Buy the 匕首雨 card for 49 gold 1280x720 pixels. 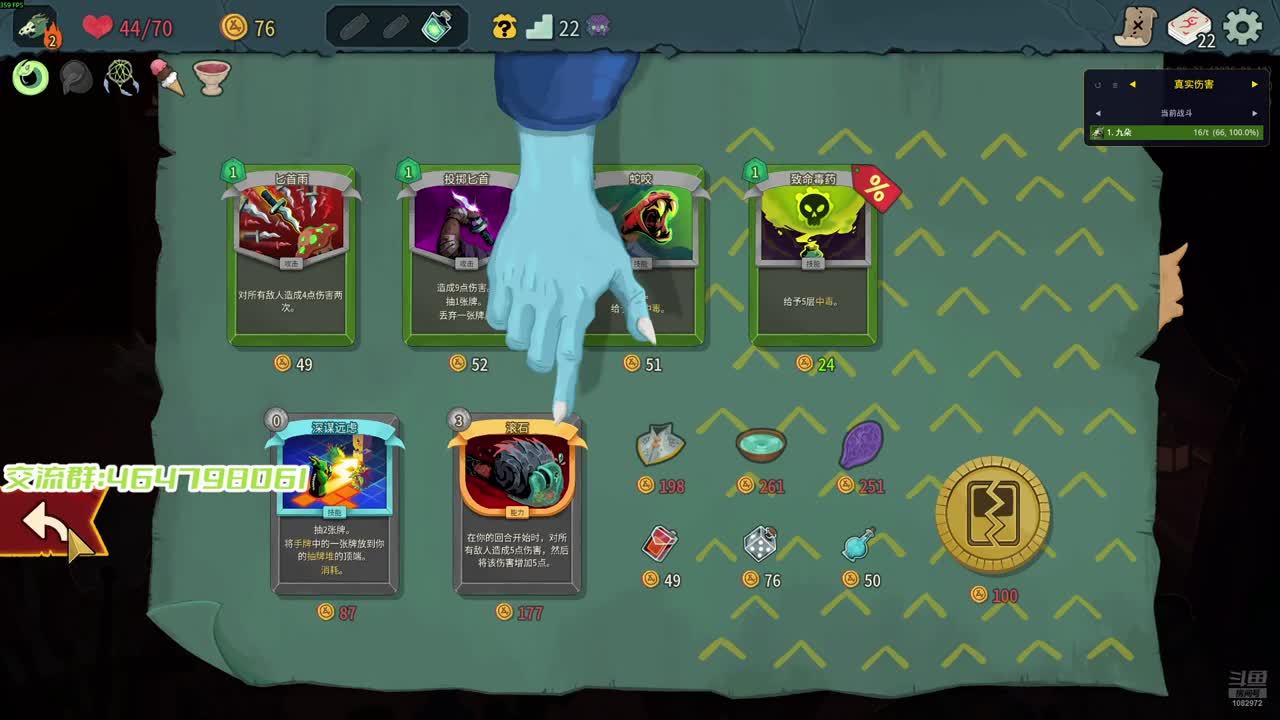(292, 257)
